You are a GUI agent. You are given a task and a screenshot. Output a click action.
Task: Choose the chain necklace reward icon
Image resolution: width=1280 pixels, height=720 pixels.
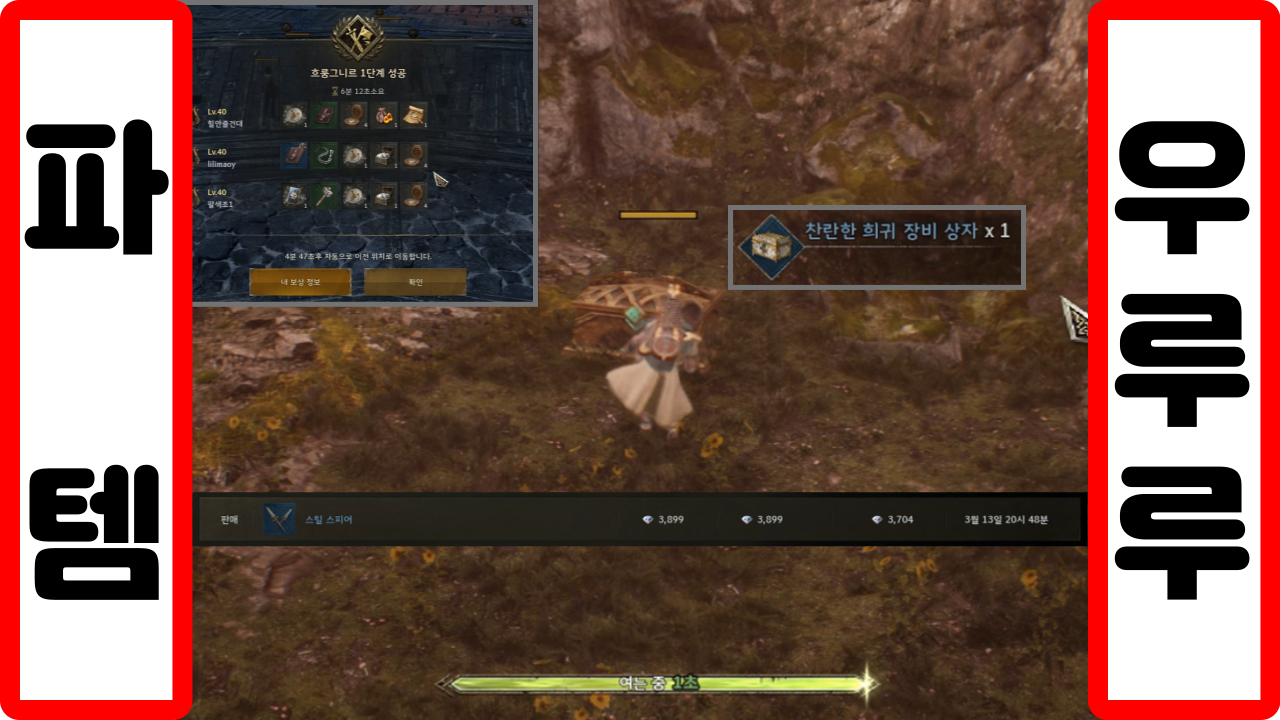click(x=323, y=155)
